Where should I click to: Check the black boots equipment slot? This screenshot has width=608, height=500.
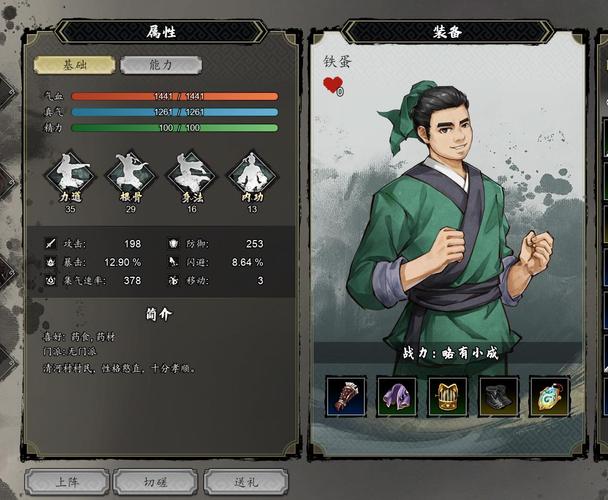[499, 396]
